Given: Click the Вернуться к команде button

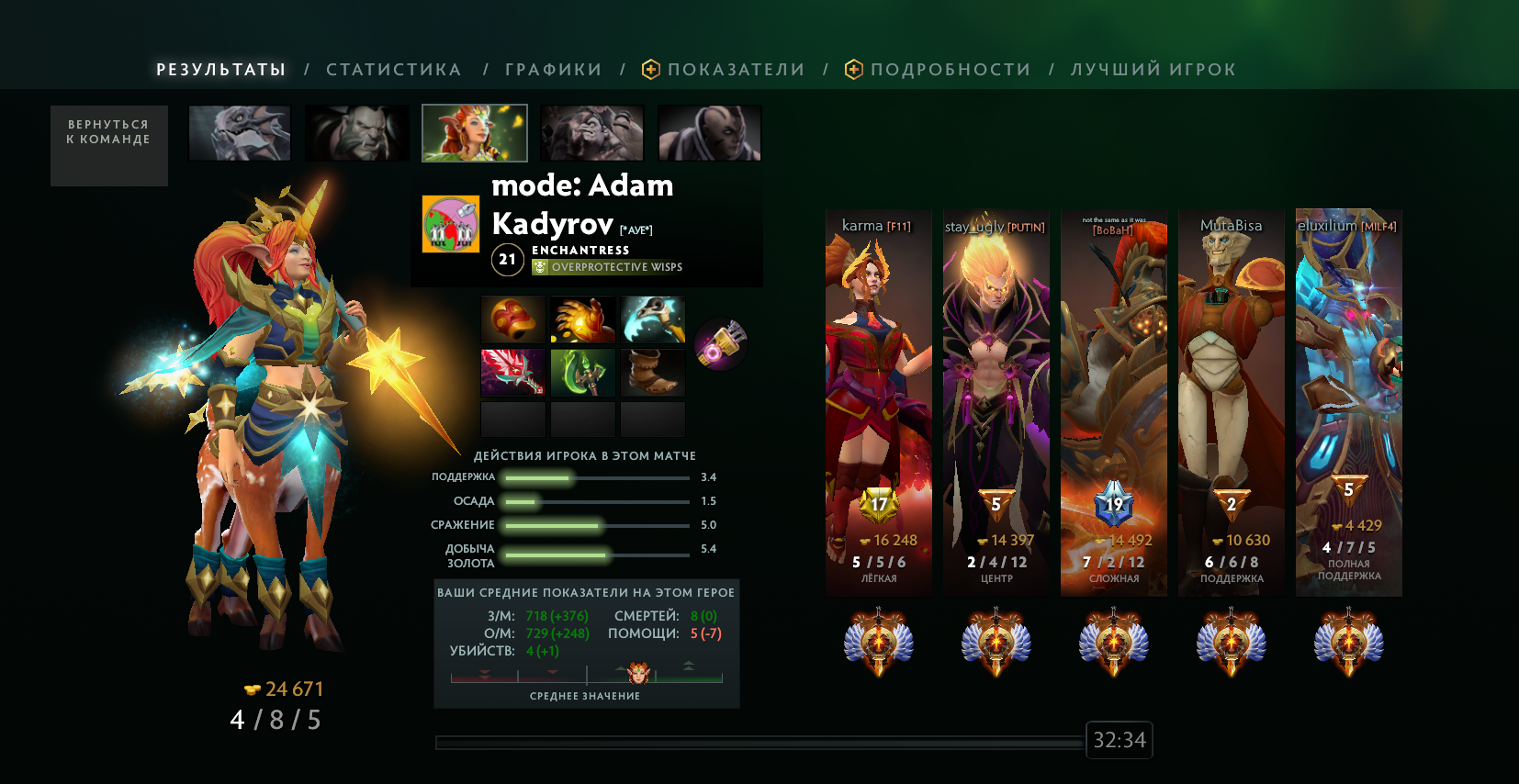Looking at the screenshot, I should pyautogui.click(x=108, y=145).
